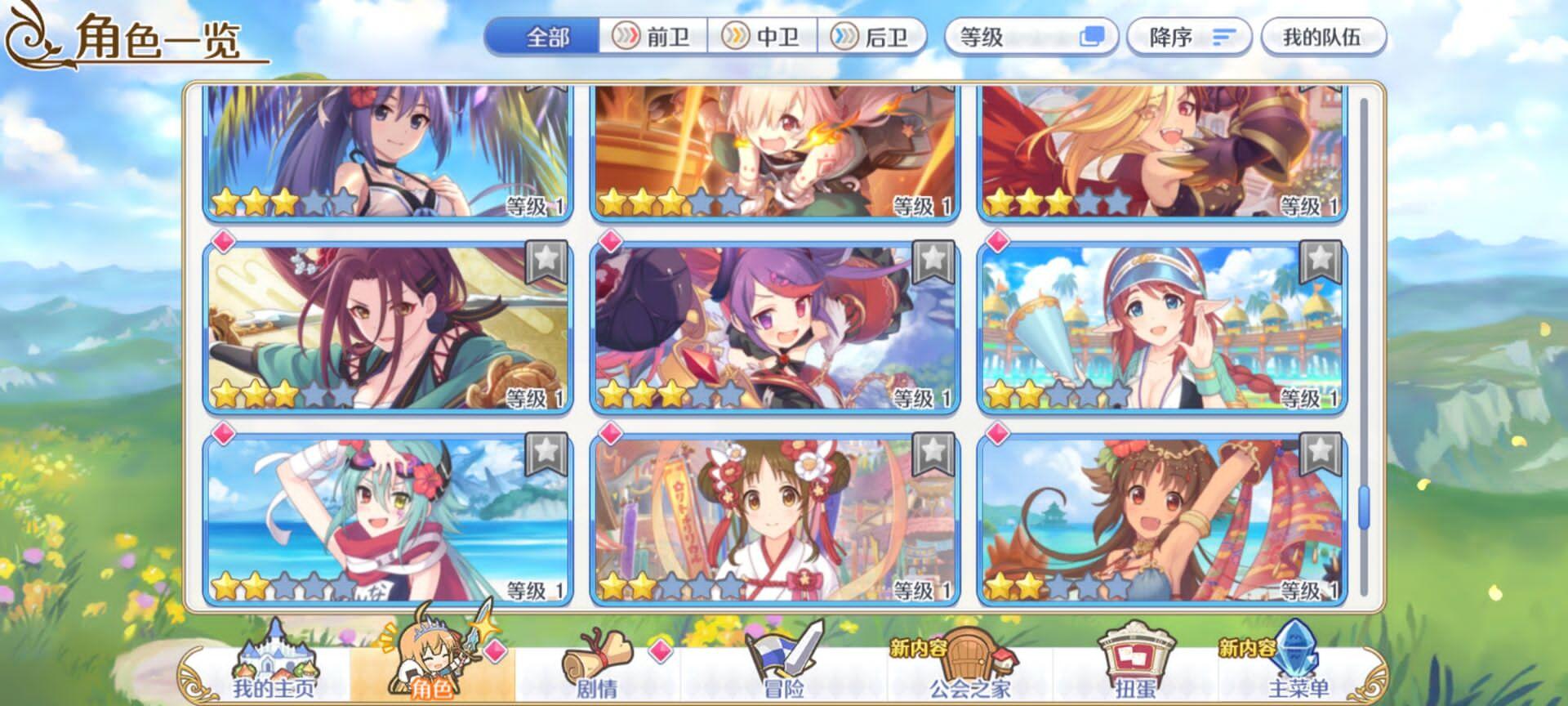Screen dimensions: 1568x706
Task: Switch to the 中卫 tab
Action: (x=764, y=35)
